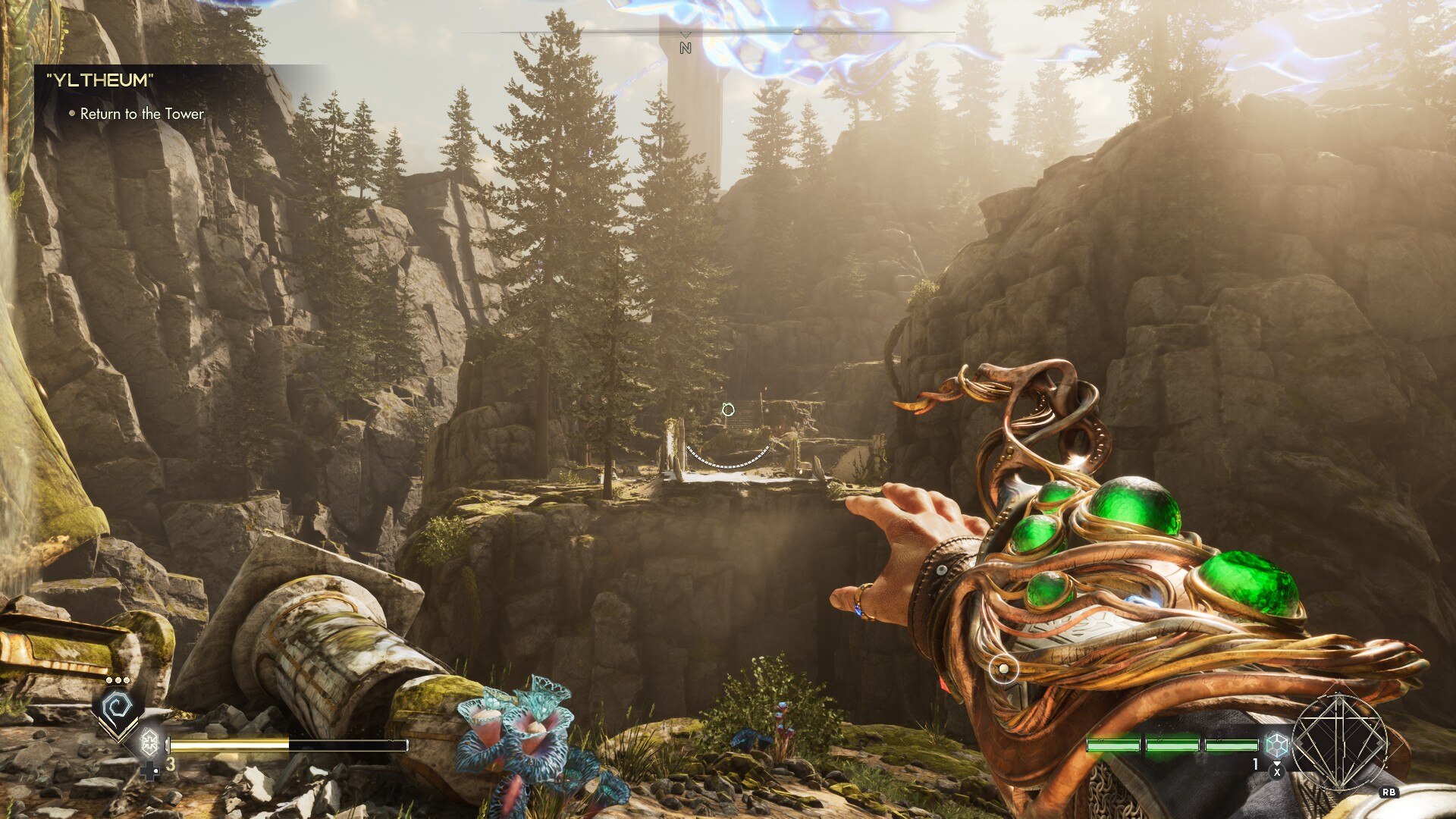
Task: Use the health crystal icon
Action: pos(149,741)
